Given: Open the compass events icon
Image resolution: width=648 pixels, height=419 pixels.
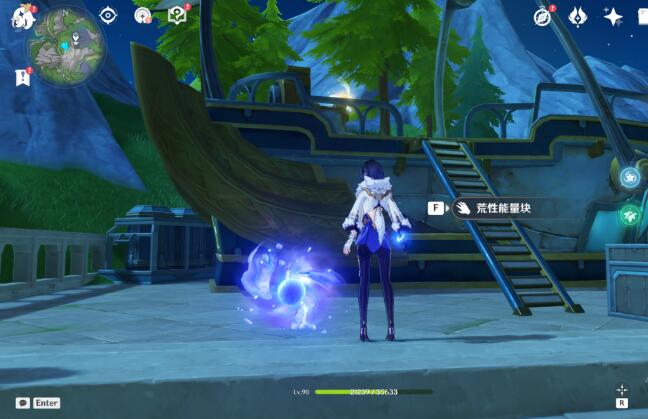Looking at the screenshot, I should [543, 16].
